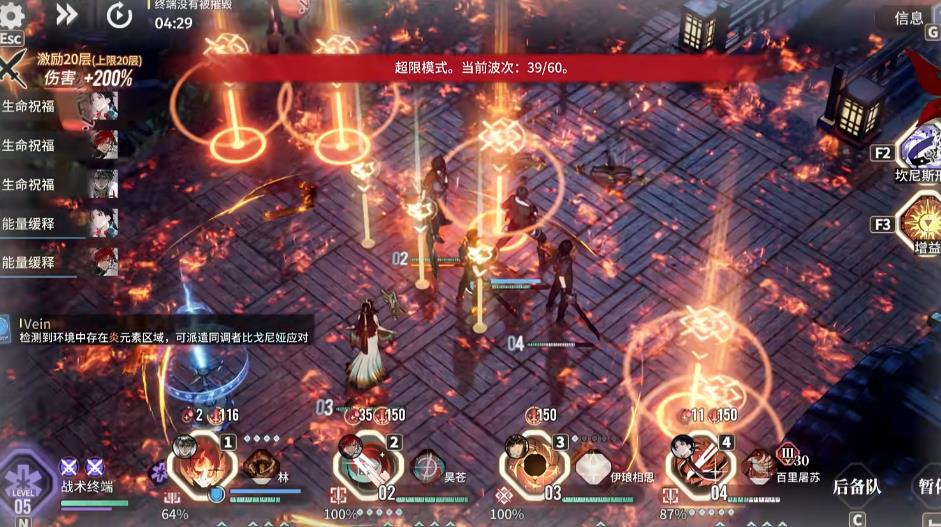Click the Vein environment hint message
Image resolution: width=941 pixels, height=527 pixels.
click(160, 331)
